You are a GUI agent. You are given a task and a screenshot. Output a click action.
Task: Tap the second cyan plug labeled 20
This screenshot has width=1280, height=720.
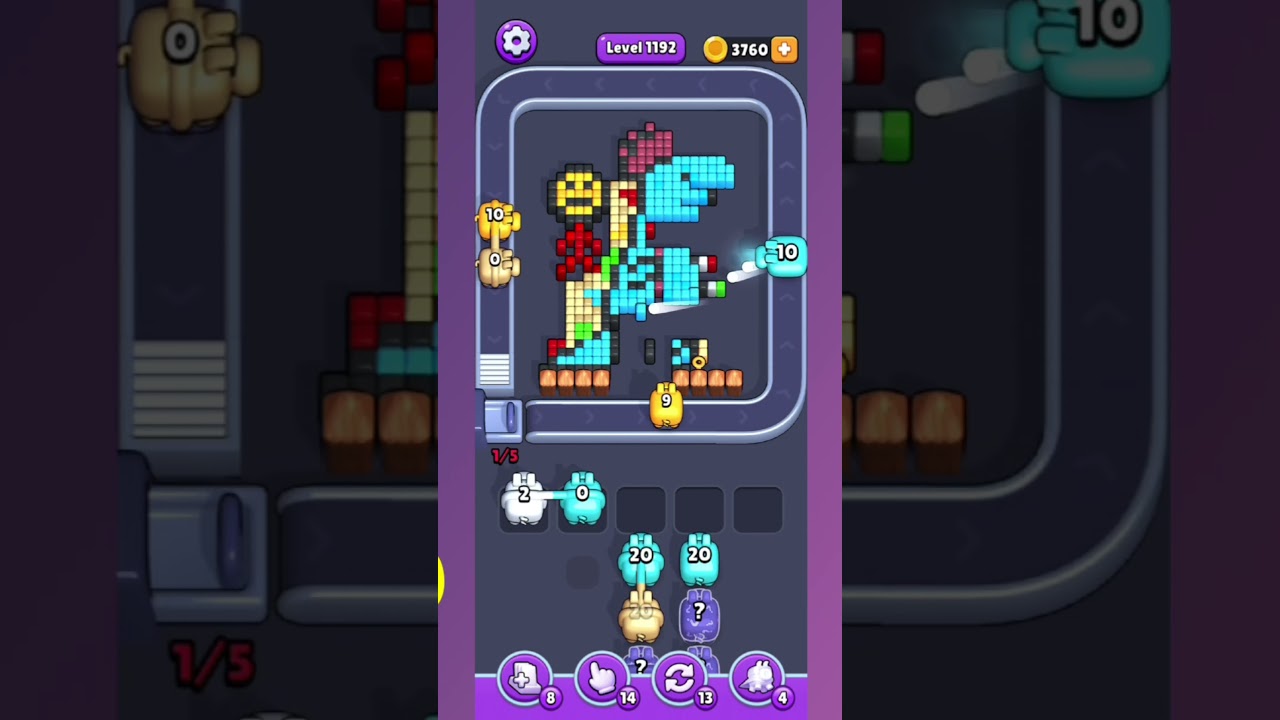tap(700, 560)
